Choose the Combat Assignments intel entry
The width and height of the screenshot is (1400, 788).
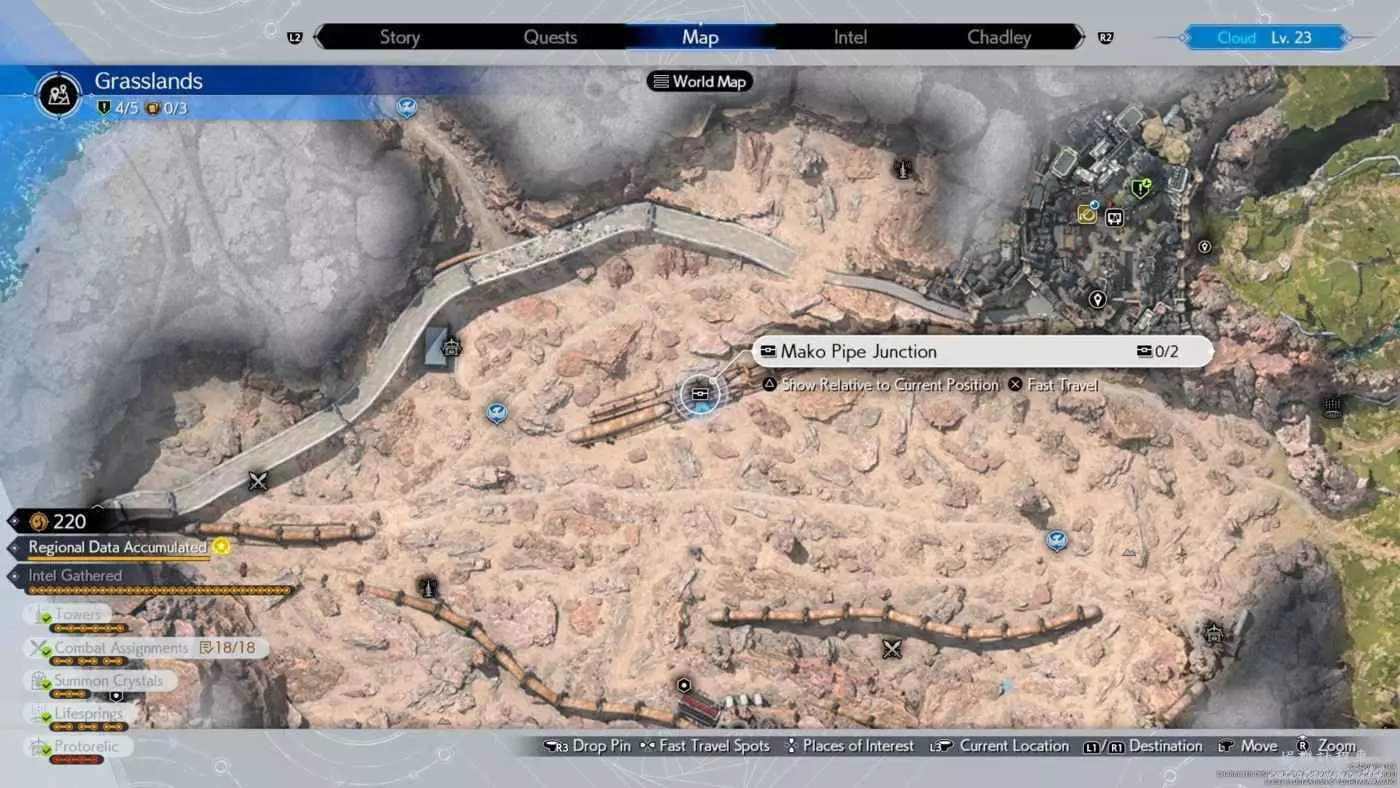click(120, 648)
